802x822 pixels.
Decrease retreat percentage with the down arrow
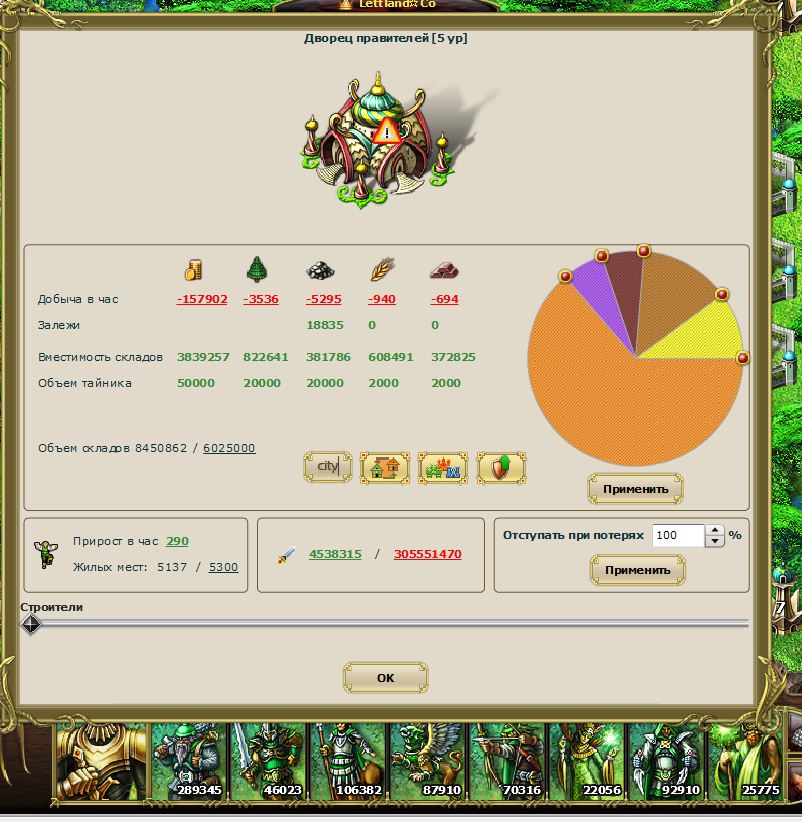pos(714,542)
